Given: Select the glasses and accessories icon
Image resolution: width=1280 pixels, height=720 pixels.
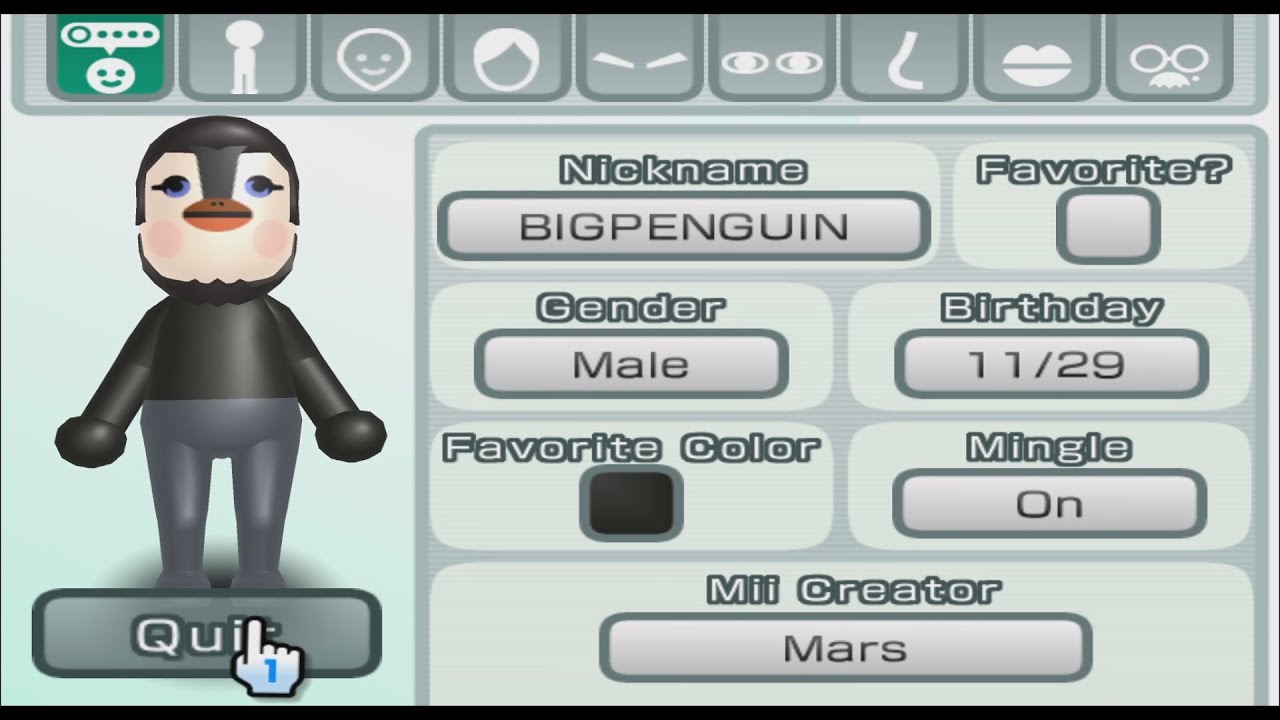Looking at the screenshot, I should click(x=1171, y=55).
